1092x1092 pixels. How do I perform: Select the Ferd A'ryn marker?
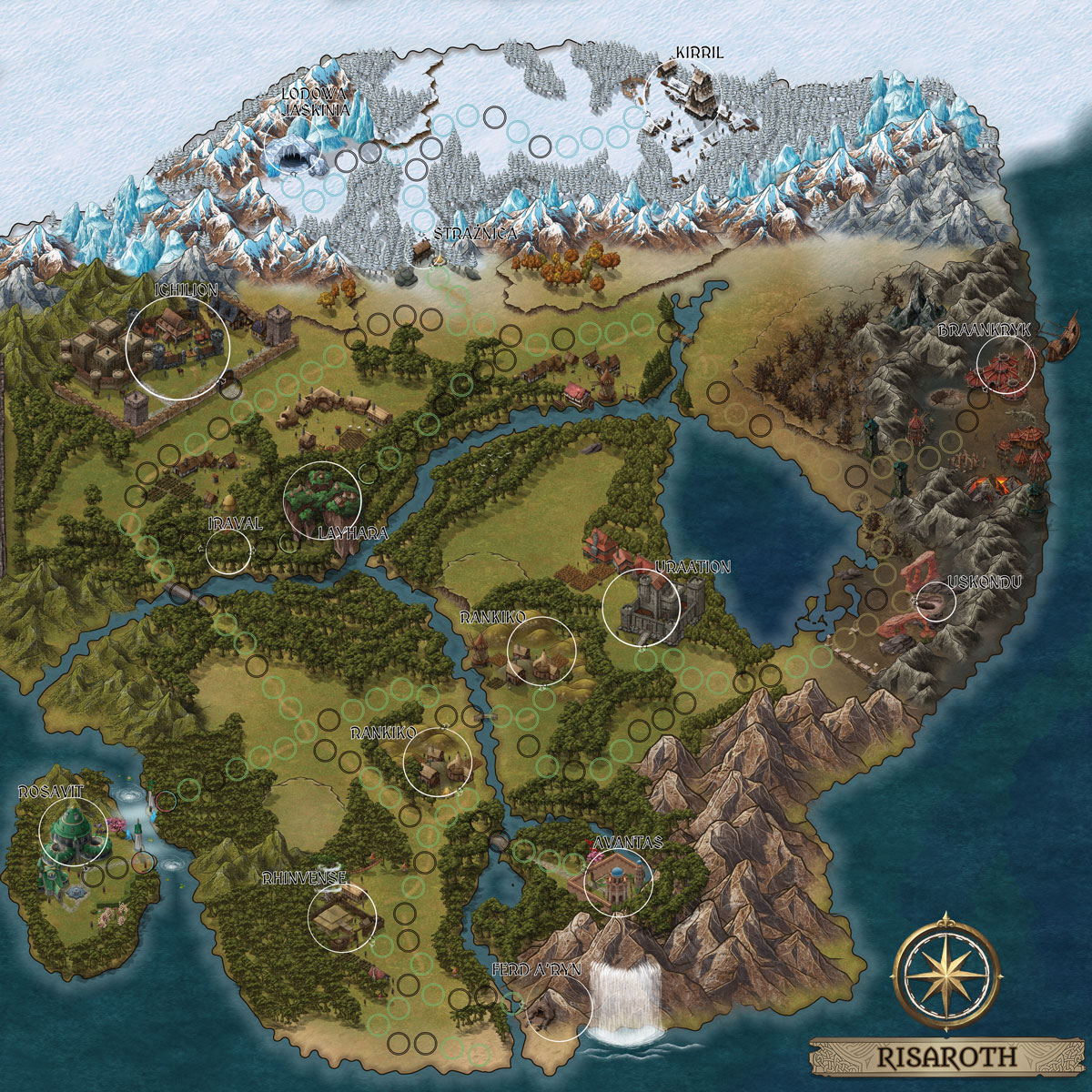tap(559, 1006)
